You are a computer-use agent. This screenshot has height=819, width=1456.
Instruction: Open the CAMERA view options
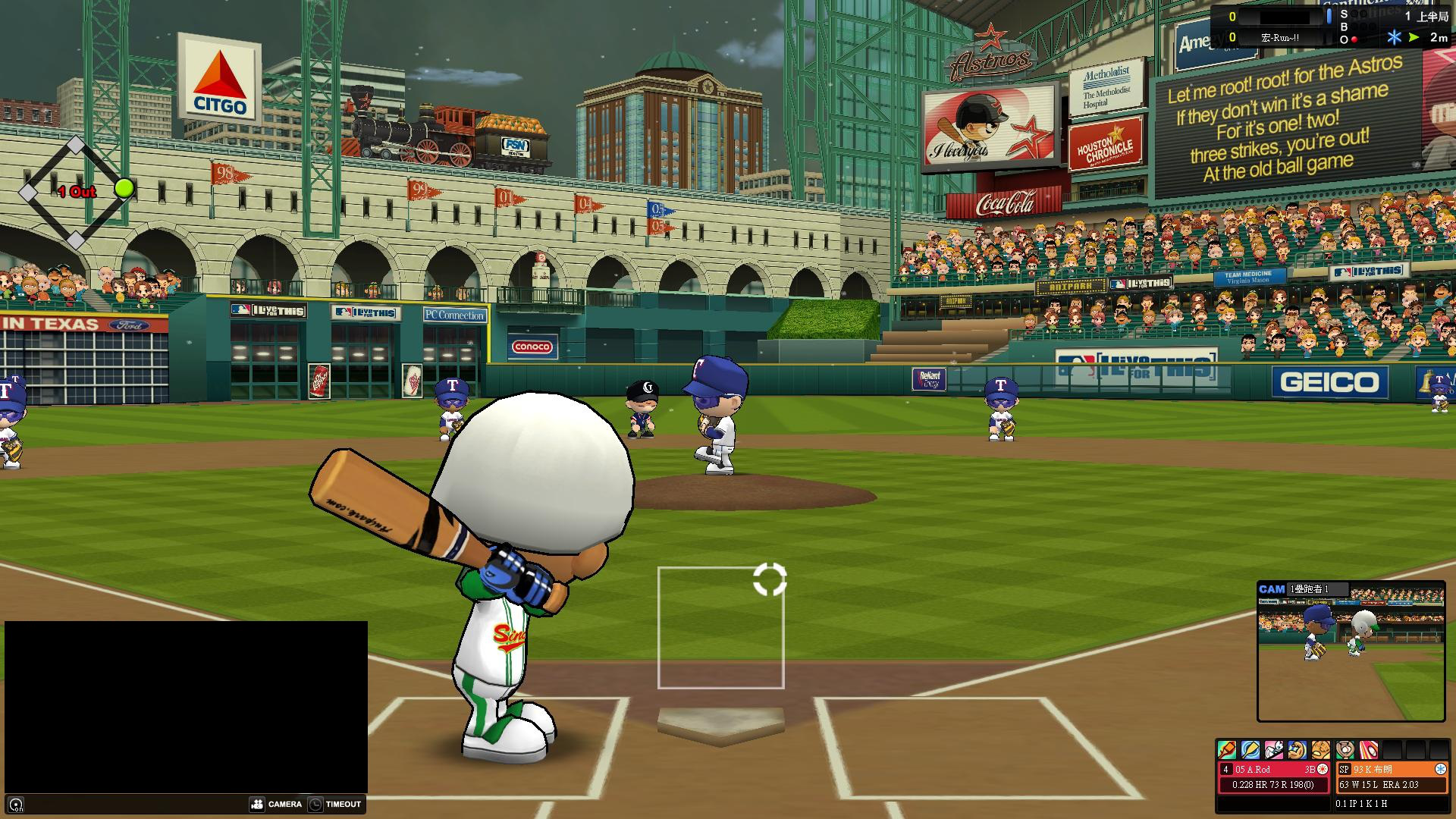276,804
